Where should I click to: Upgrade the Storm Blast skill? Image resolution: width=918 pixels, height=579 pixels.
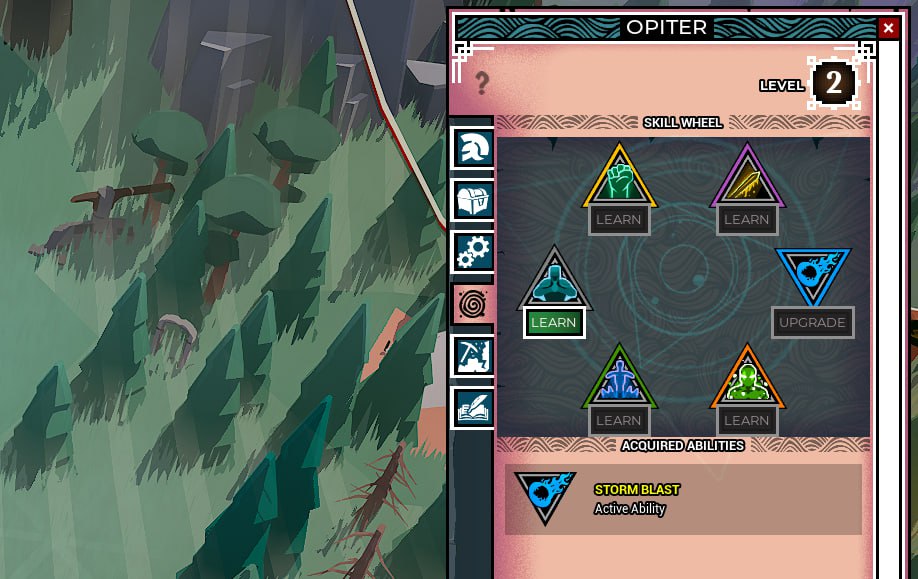click(x=812, y=322)
